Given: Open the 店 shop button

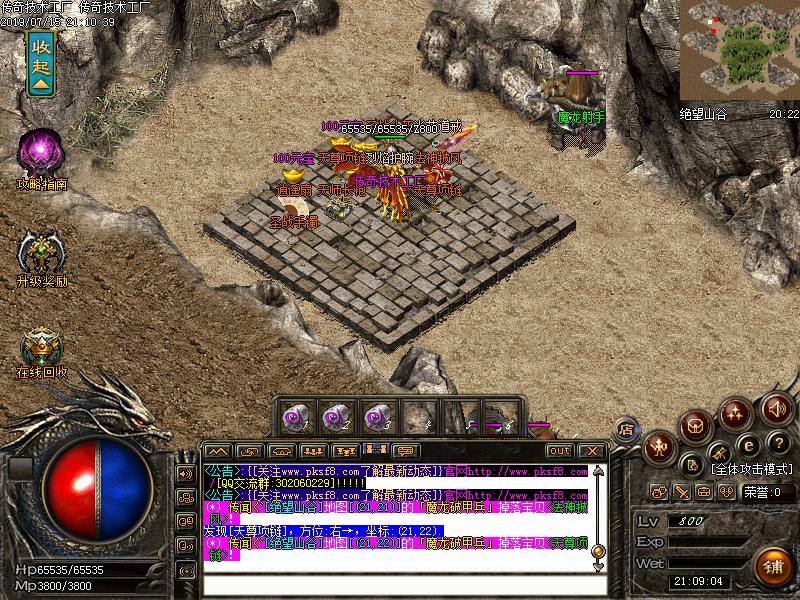Looking at the screenshot, I should [x=628, y=430].
